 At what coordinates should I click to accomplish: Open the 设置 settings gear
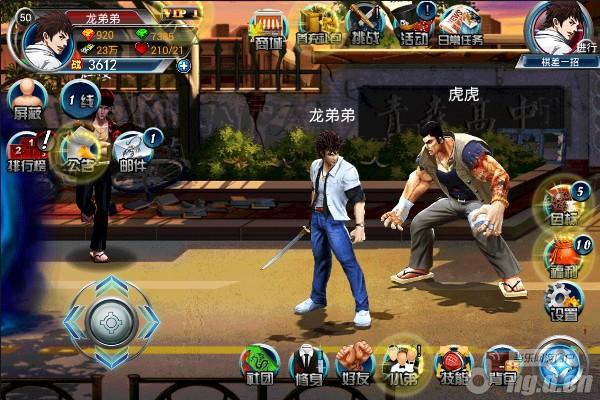563,300
